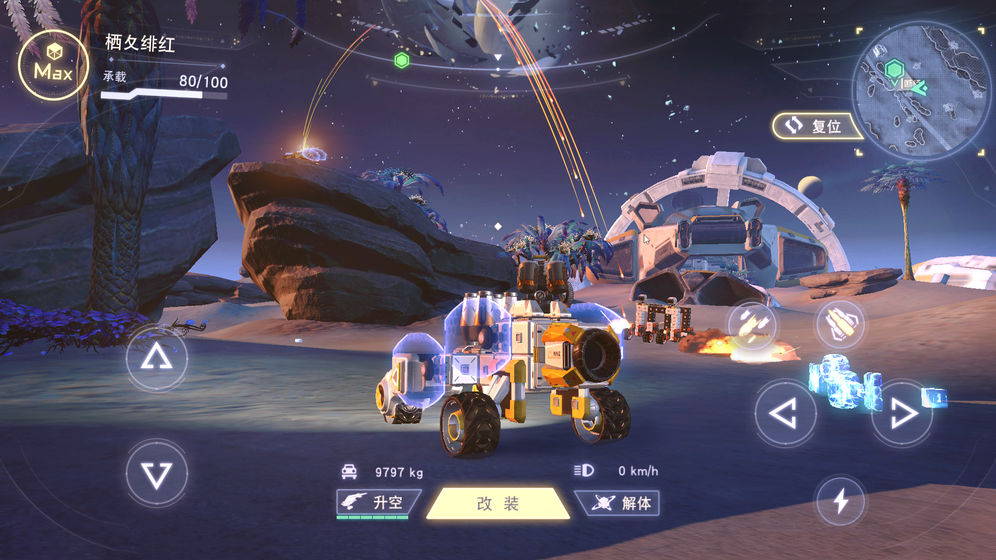Steer with the left arrow button
996x560 pixels.
(x=785, y=412)
